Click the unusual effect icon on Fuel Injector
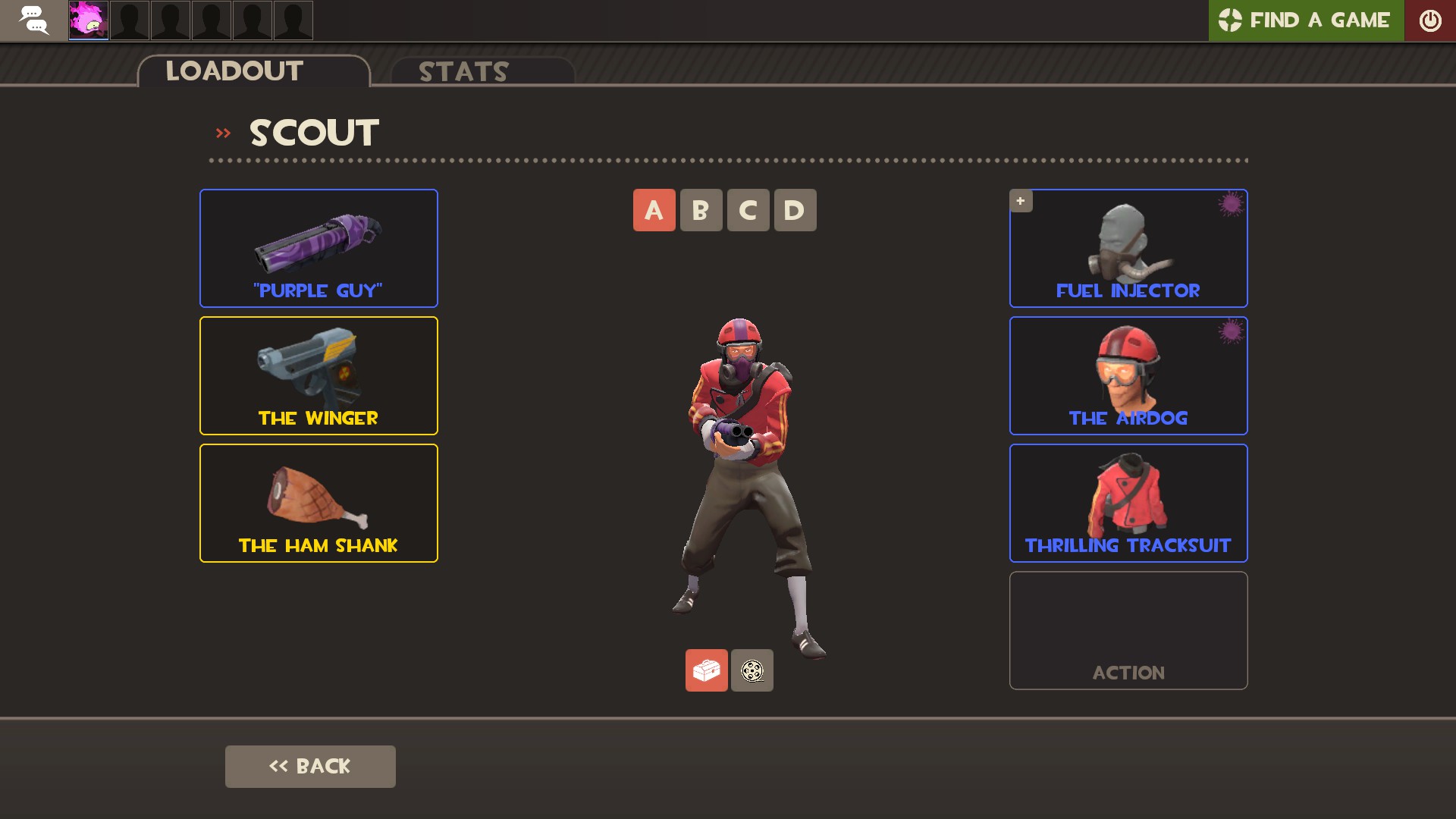 point(1232,206)
